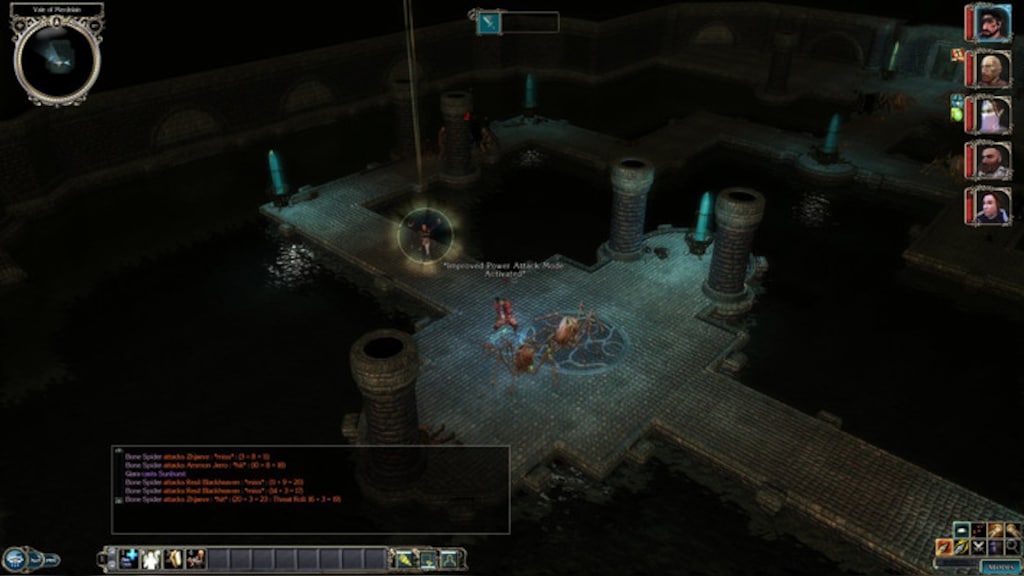The height and width of the screenshot is (576, 1024).
Task: Select the bald party member portrait
Action: pos(989,69)
